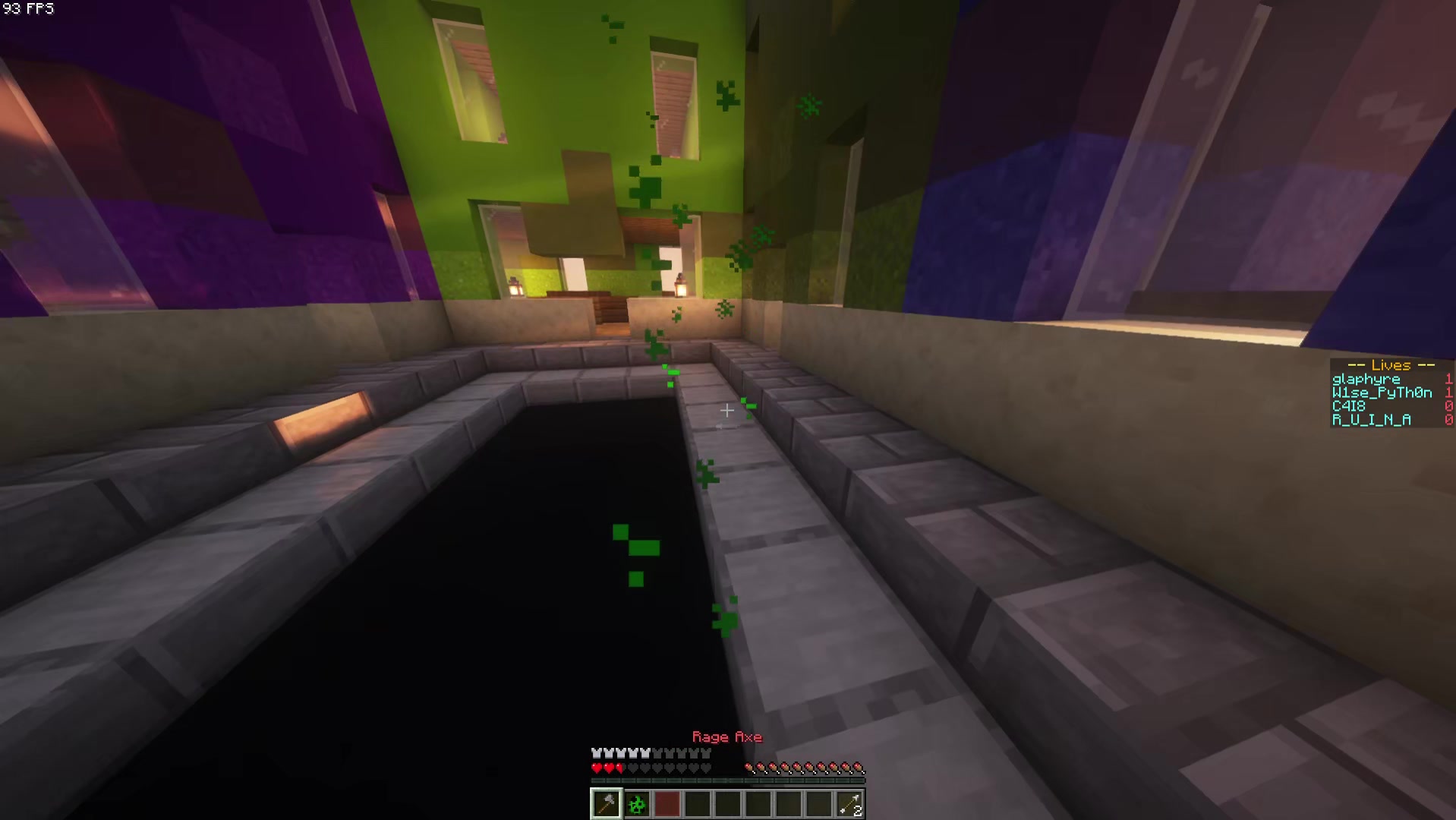Click the experience bar above the hotbar
The image size is (1456, 820).
point(726,779)
